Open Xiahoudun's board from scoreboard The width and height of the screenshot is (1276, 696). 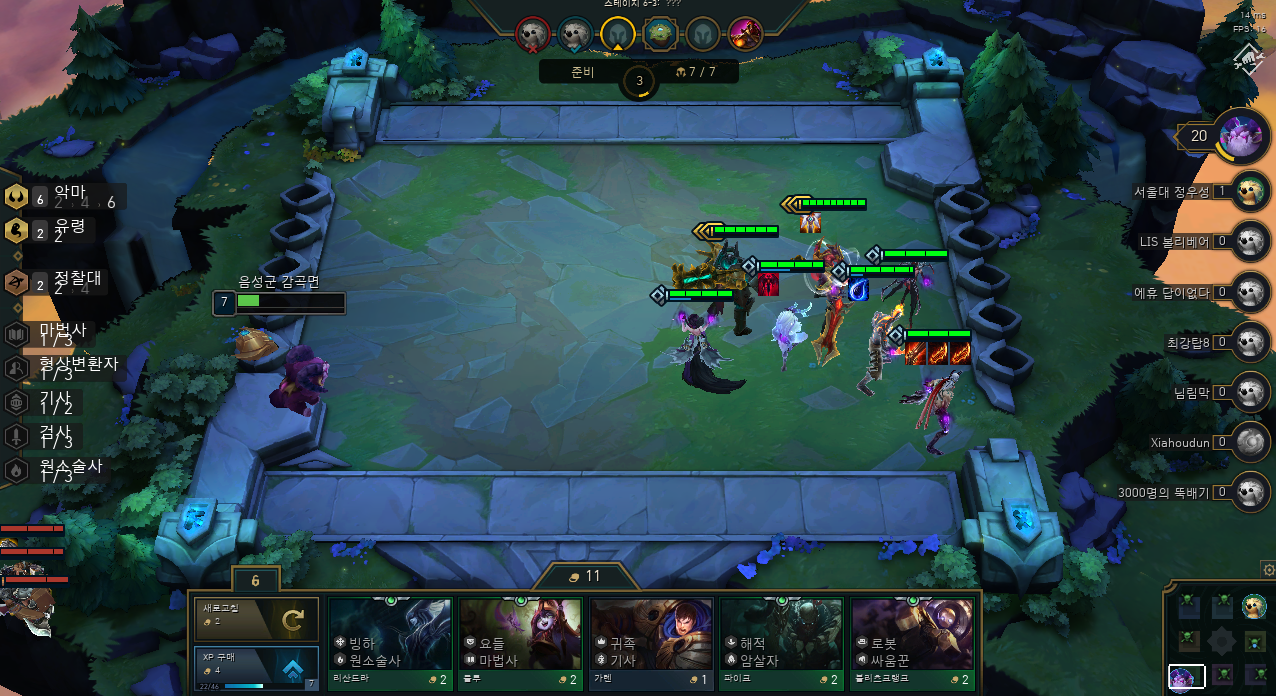click(1247, 441)
